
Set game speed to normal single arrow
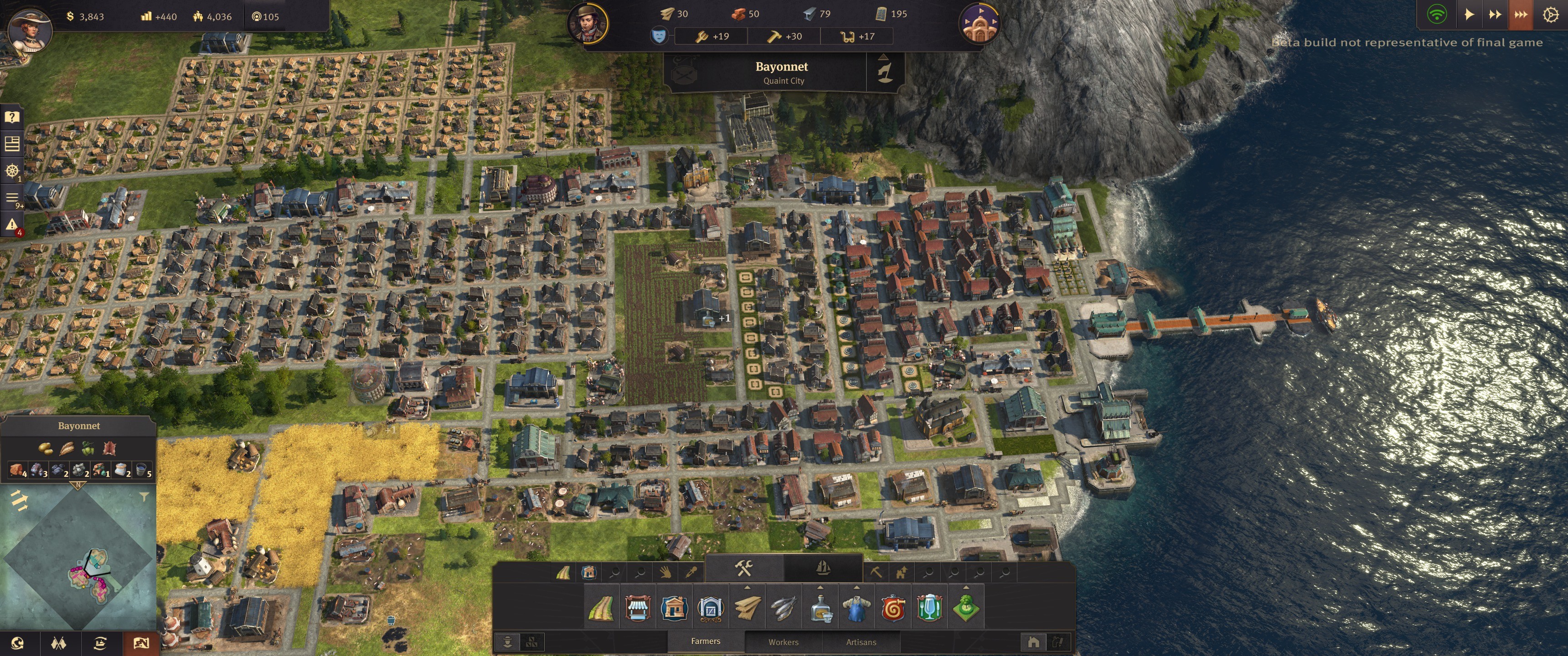(1469, 15)
